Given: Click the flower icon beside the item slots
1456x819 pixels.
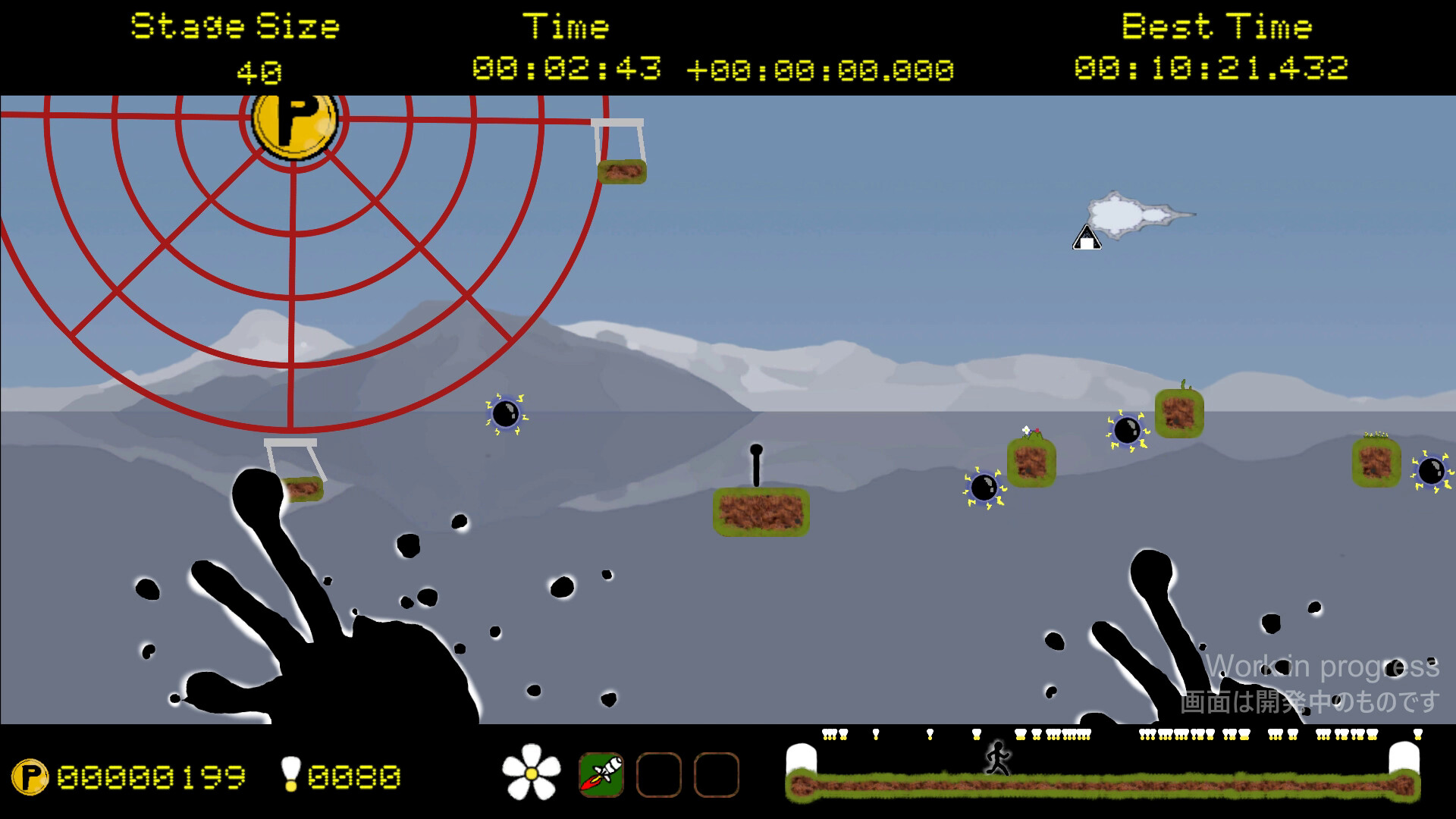Looking at the screenshot, I should click(532, 775).
